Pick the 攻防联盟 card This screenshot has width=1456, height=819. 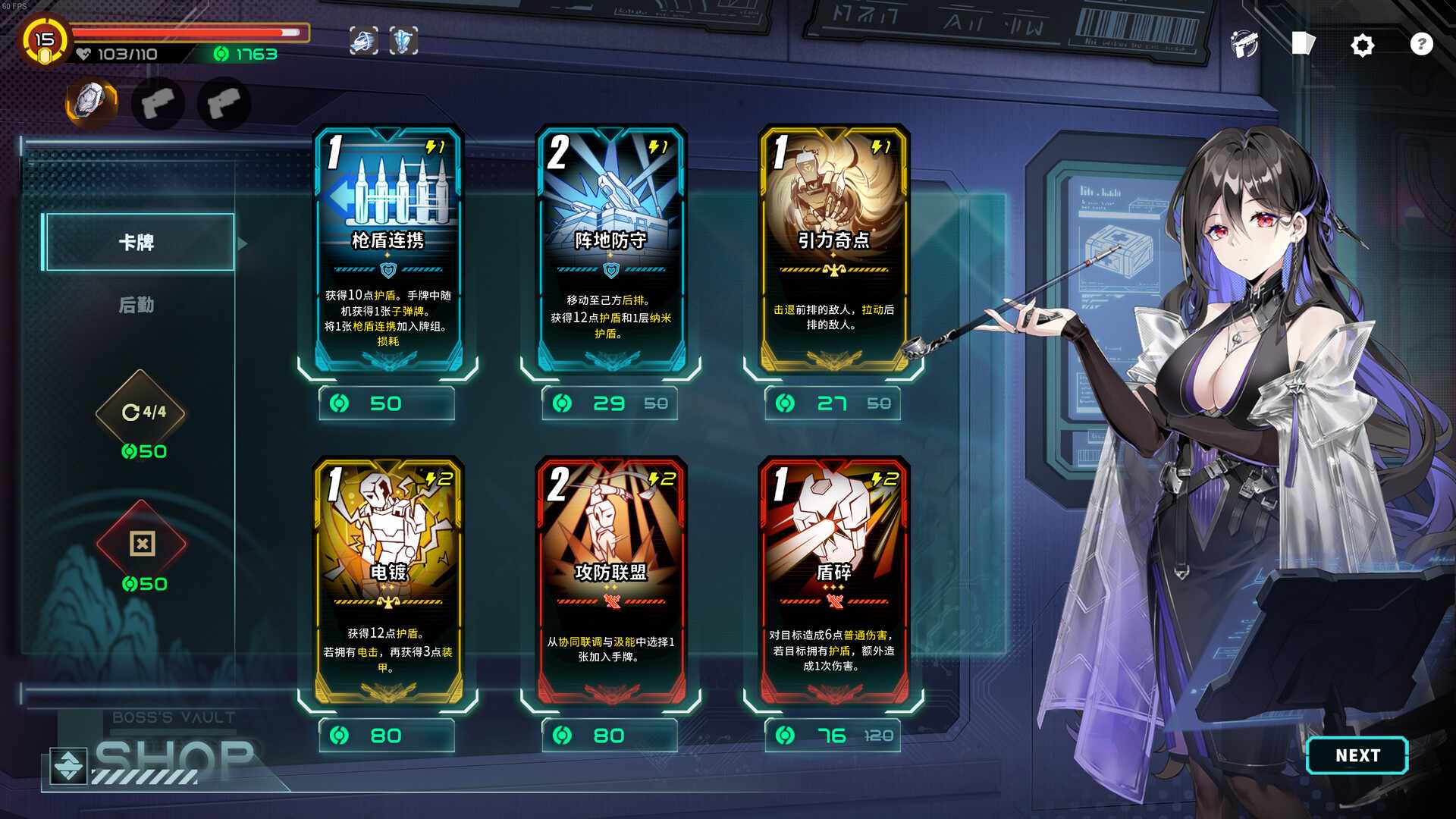point(610,582)
